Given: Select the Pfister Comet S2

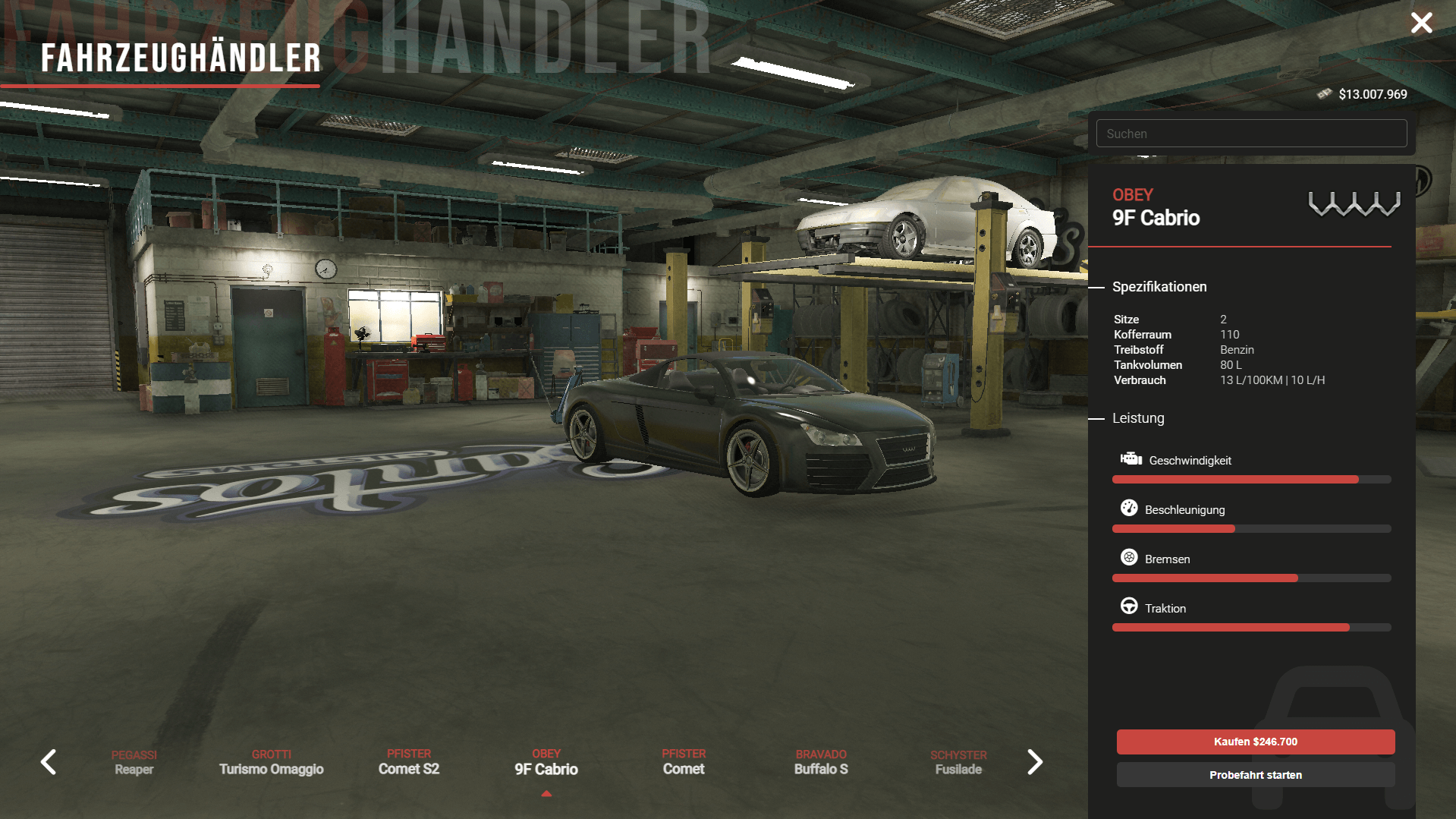Looking at the screenshot, I should [409, 762].
